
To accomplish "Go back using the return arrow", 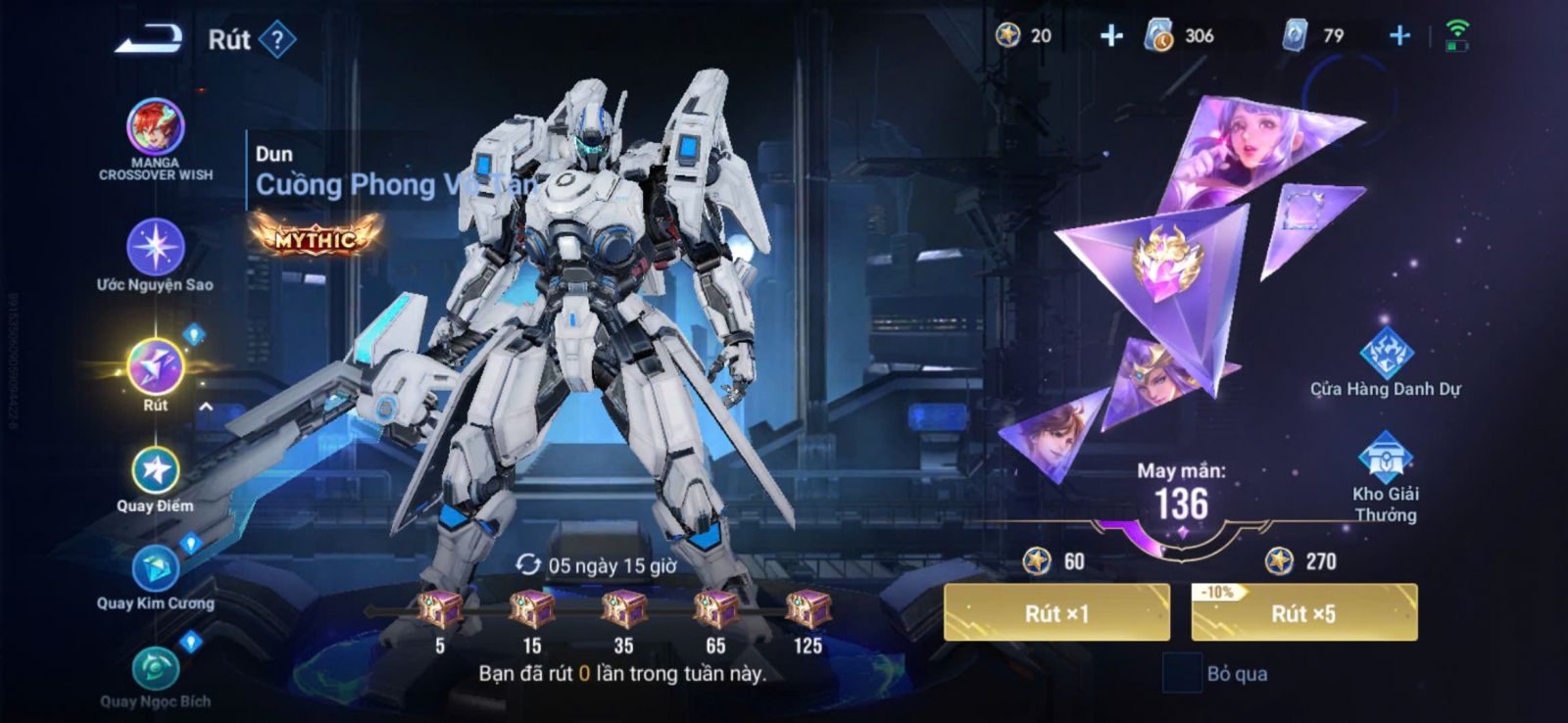I will [x=149, y=39].
